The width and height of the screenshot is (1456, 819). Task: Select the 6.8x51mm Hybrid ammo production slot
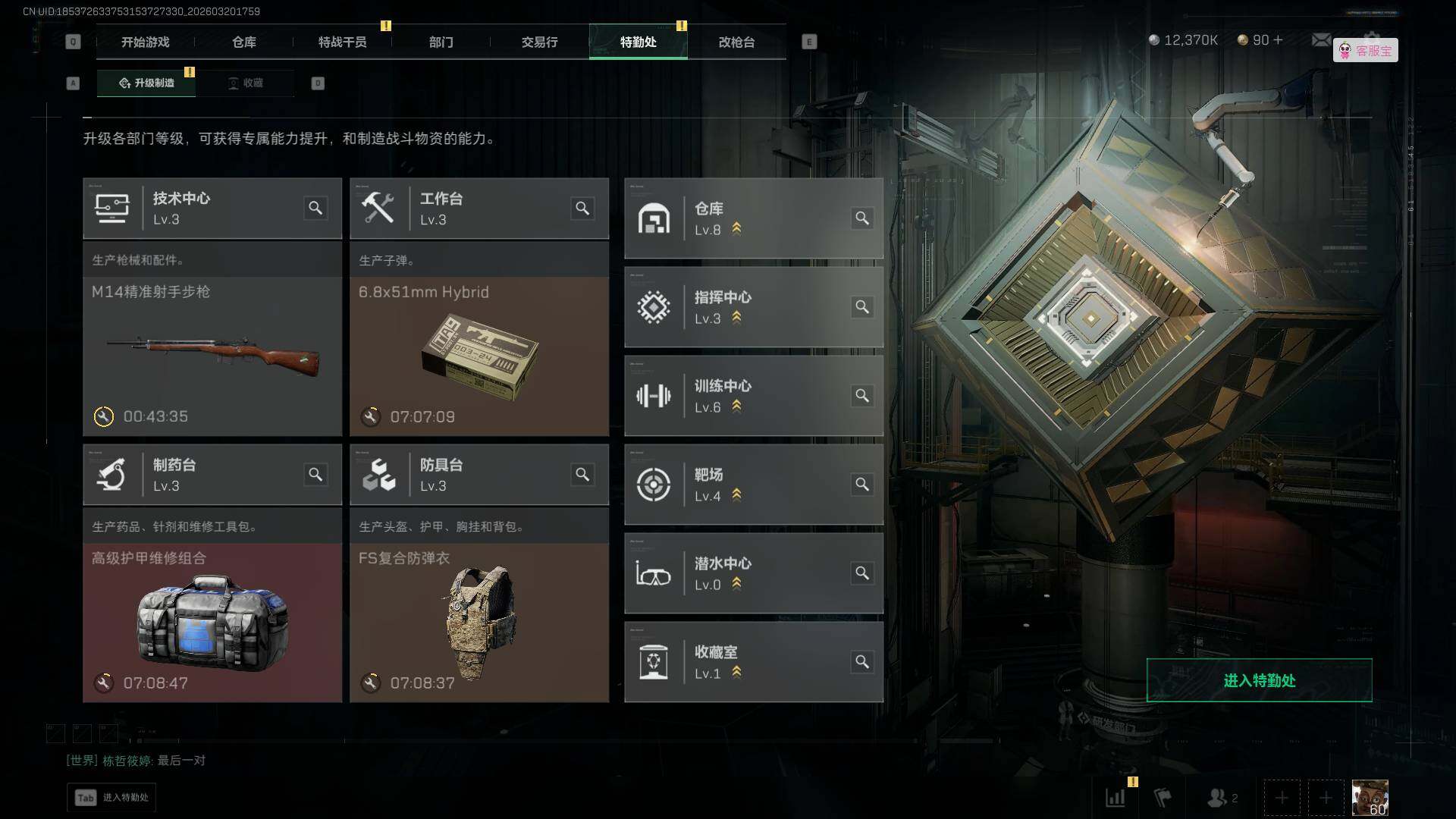point(479,356)
